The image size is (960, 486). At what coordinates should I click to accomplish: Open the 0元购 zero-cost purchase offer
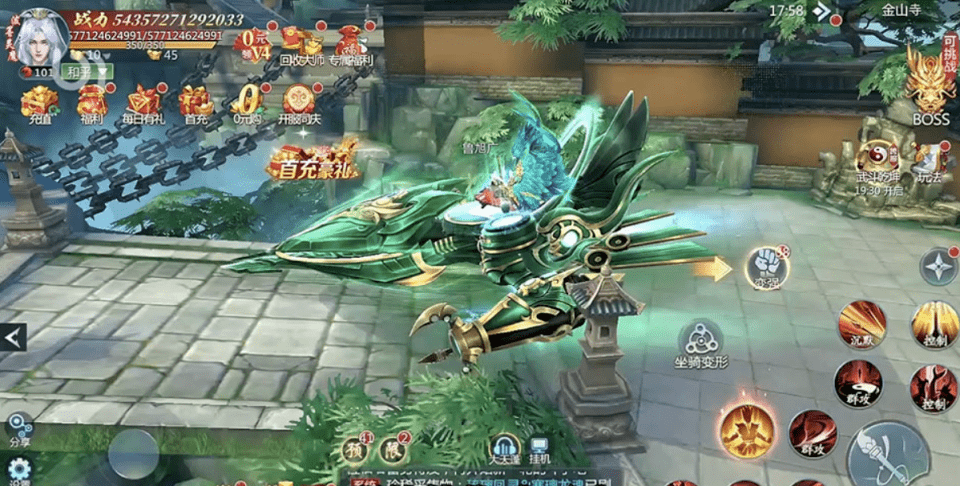pos(247,103)
